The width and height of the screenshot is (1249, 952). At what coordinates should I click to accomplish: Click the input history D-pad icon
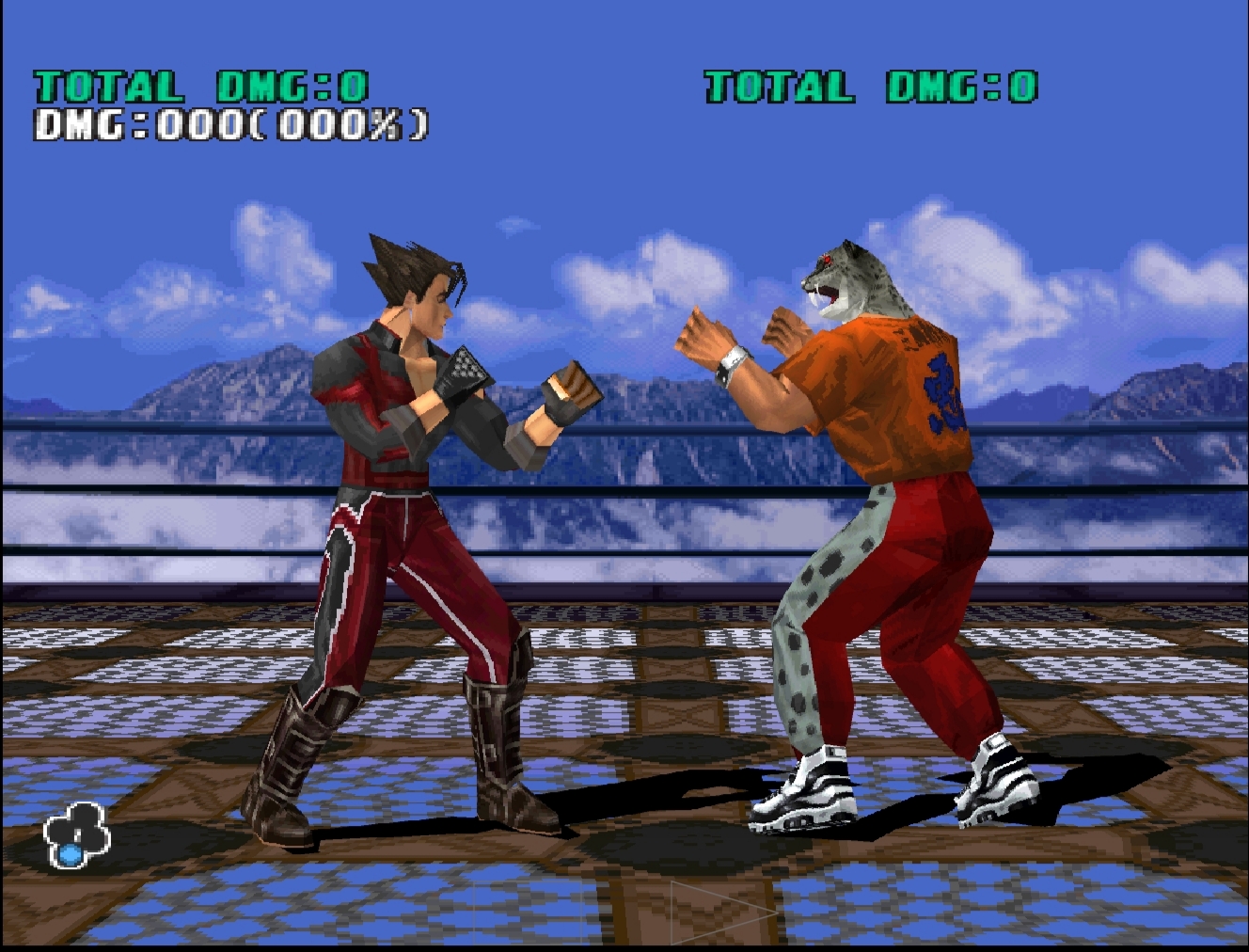[77, 828]
